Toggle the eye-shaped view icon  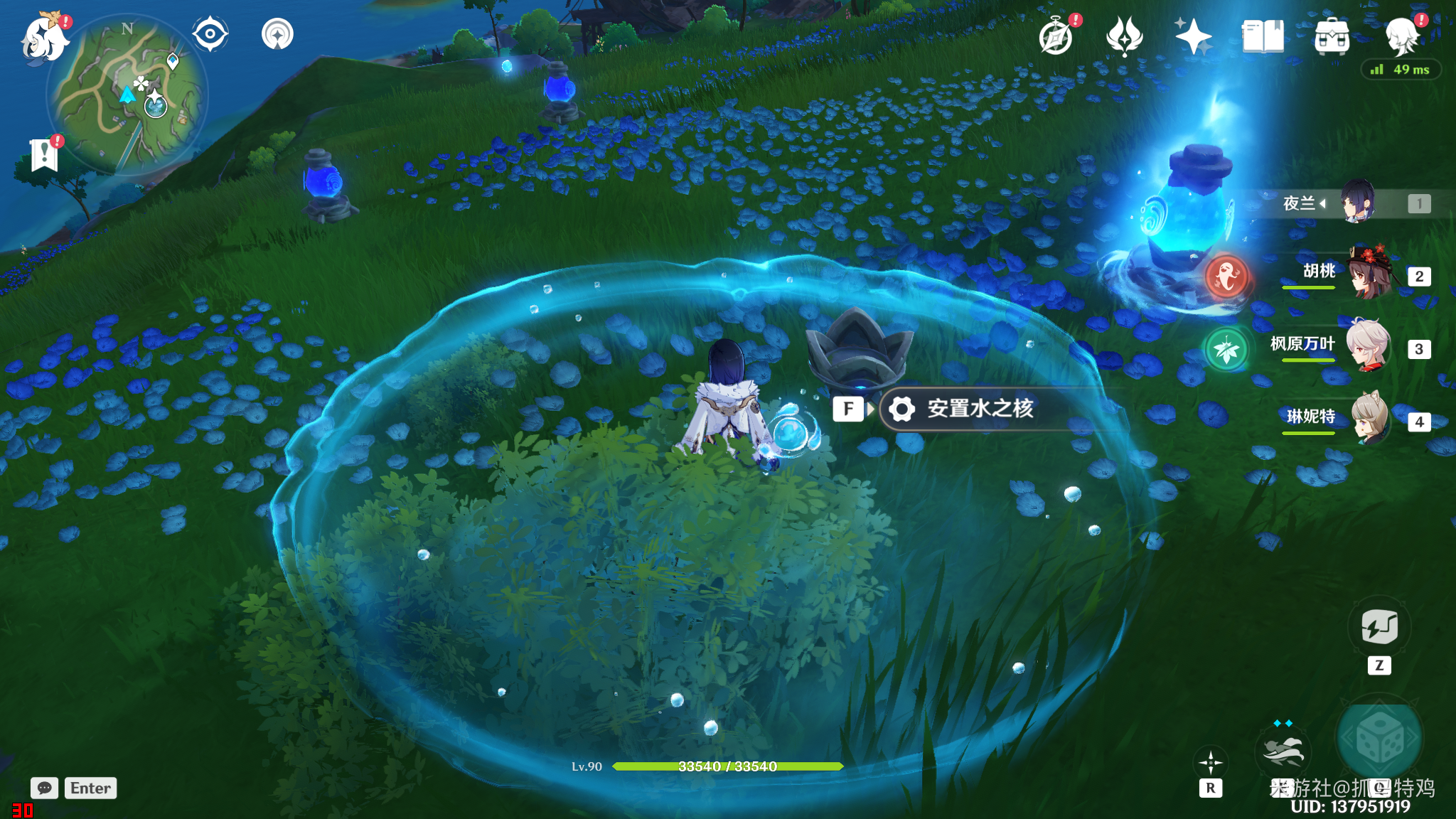click(x=210, y=34)
